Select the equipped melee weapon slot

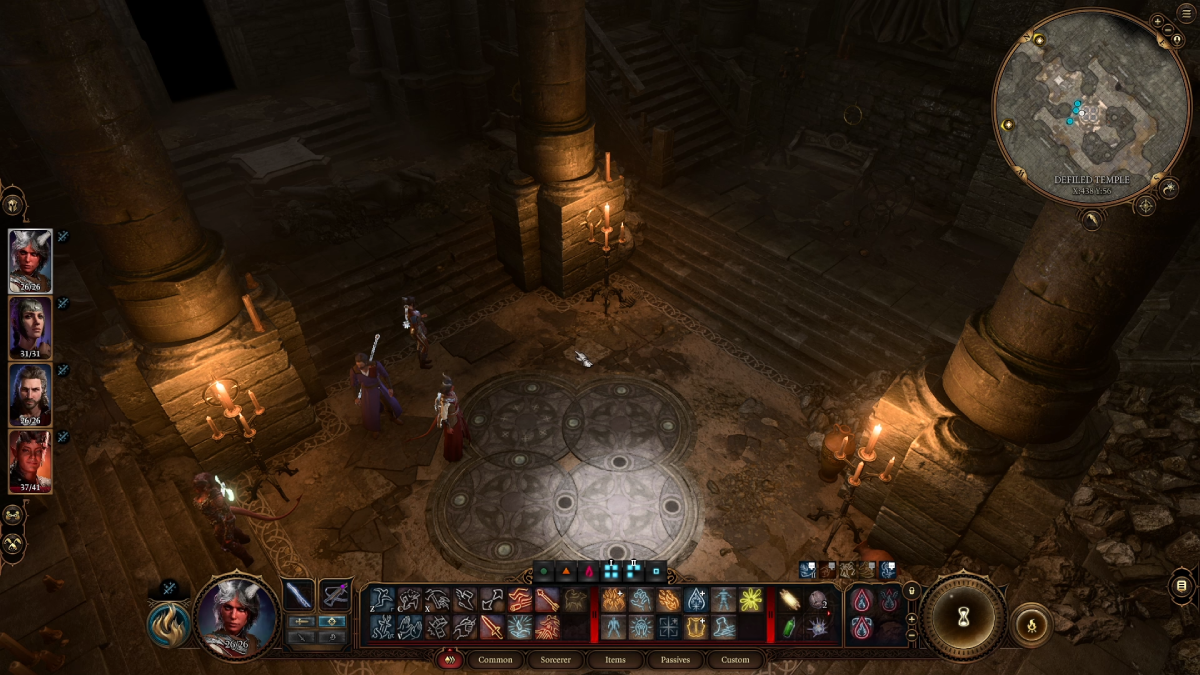click(x=299, y=595)
